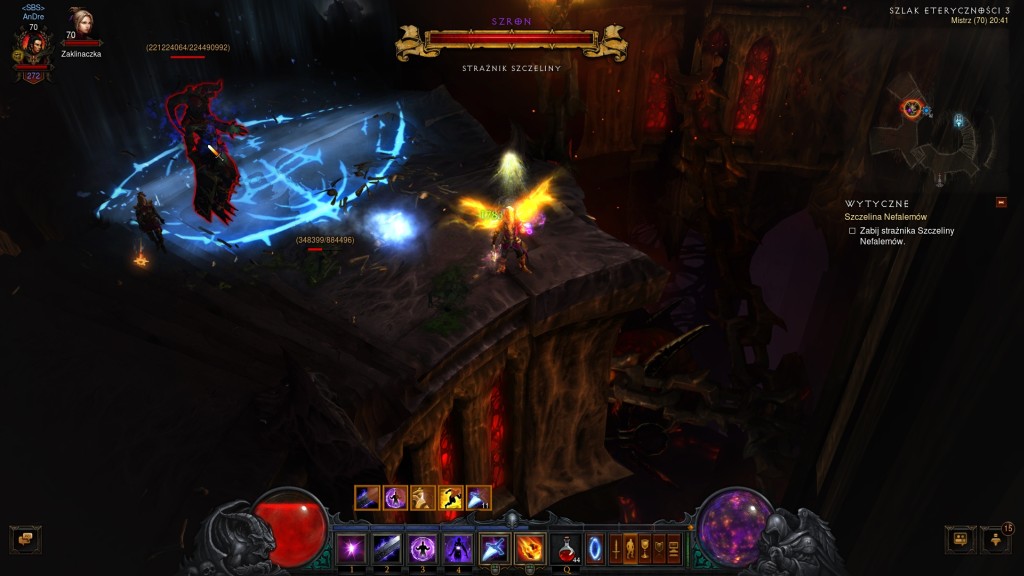Screen dimensions: 1024x576
Task: Activate skill slot 2 blue blade ability
Action: coord(387,548)
